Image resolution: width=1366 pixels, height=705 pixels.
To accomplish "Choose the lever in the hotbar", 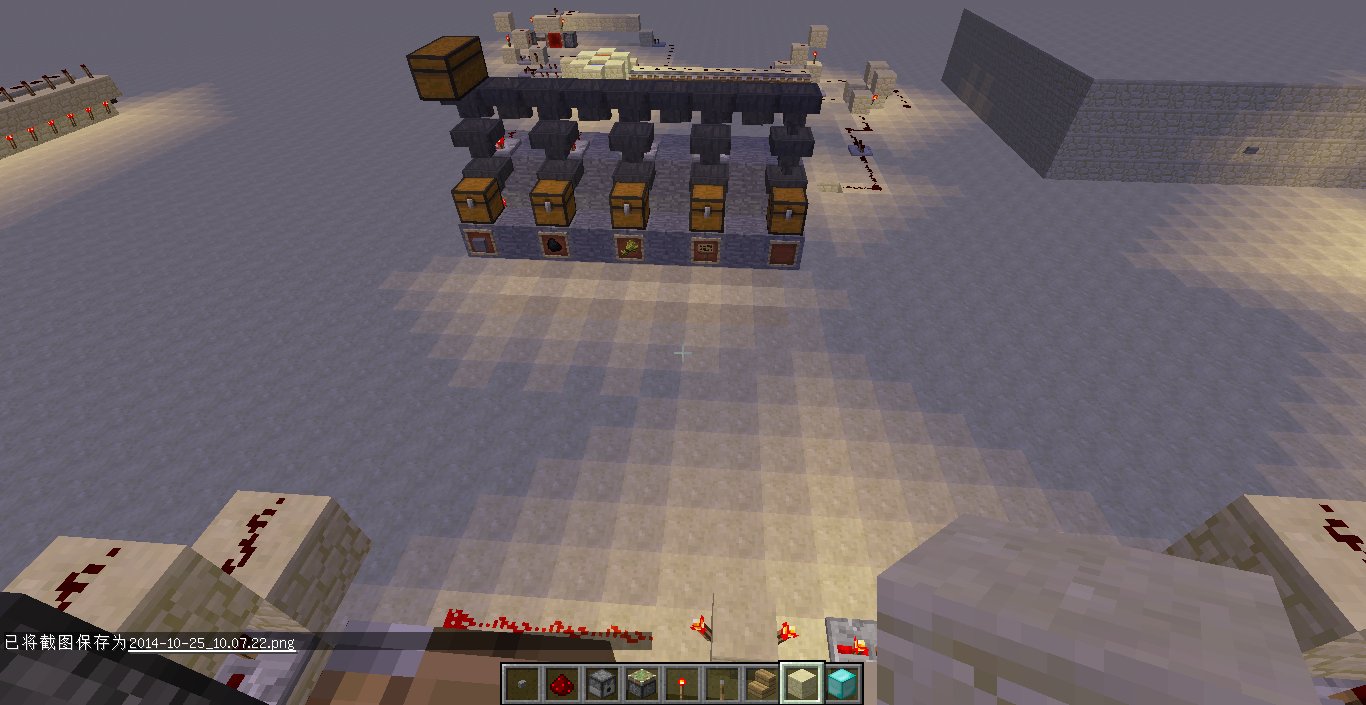I will pyautogui.click(x=721, y=684).
